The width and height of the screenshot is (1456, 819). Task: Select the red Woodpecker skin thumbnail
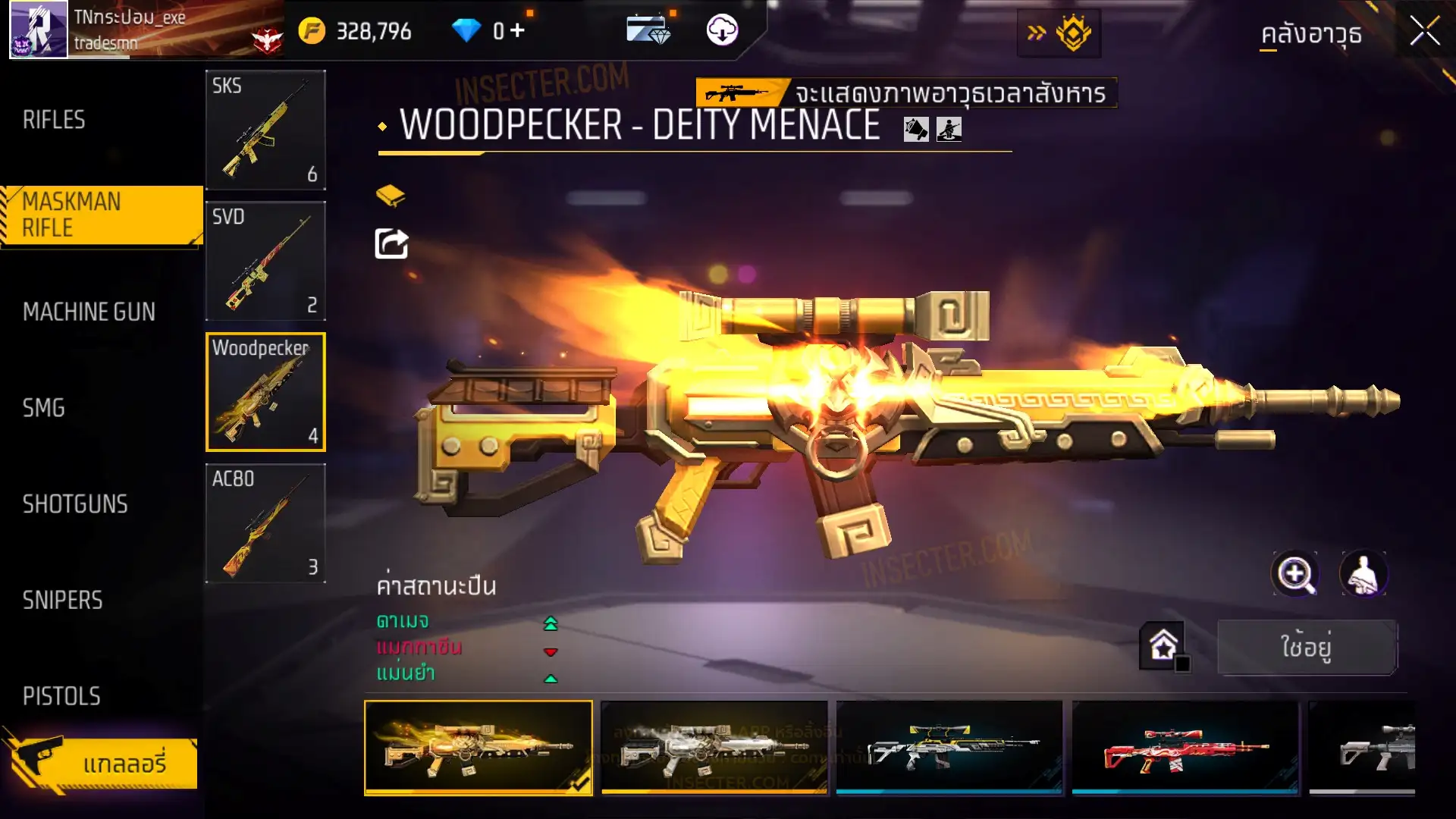click(1185, 747)
